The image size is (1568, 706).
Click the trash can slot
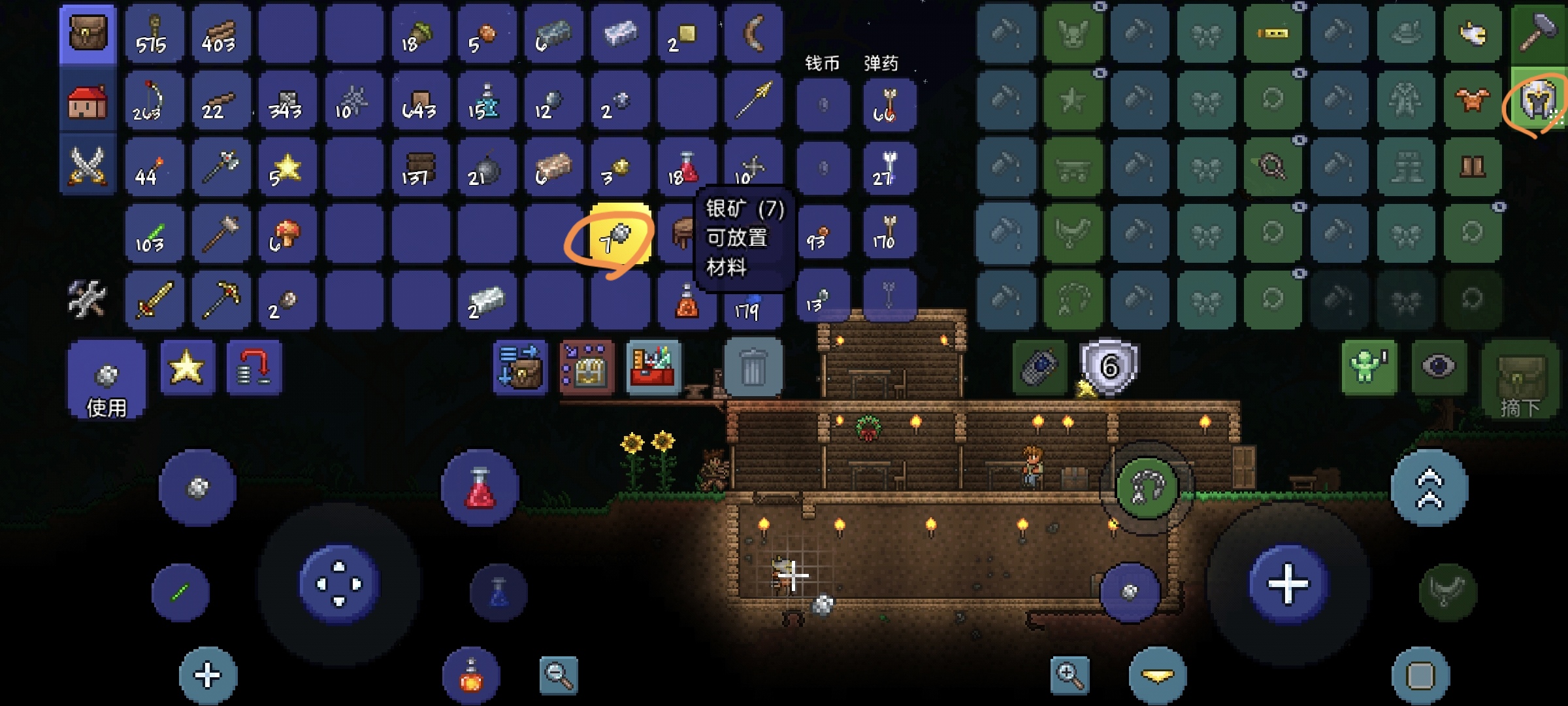pyautogui.click(x=753, y=367)
